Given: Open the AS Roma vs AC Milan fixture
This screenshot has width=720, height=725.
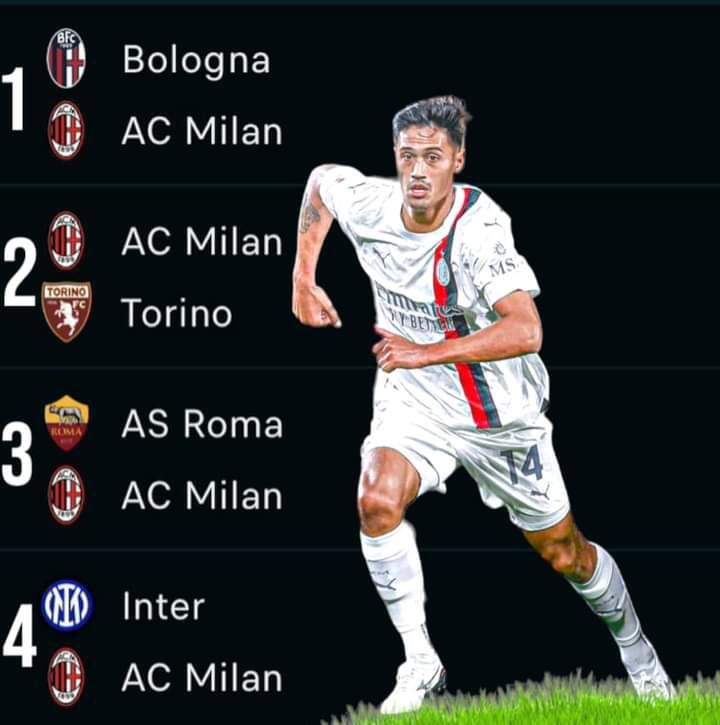Looking at the screenshot, I should 200,460.
